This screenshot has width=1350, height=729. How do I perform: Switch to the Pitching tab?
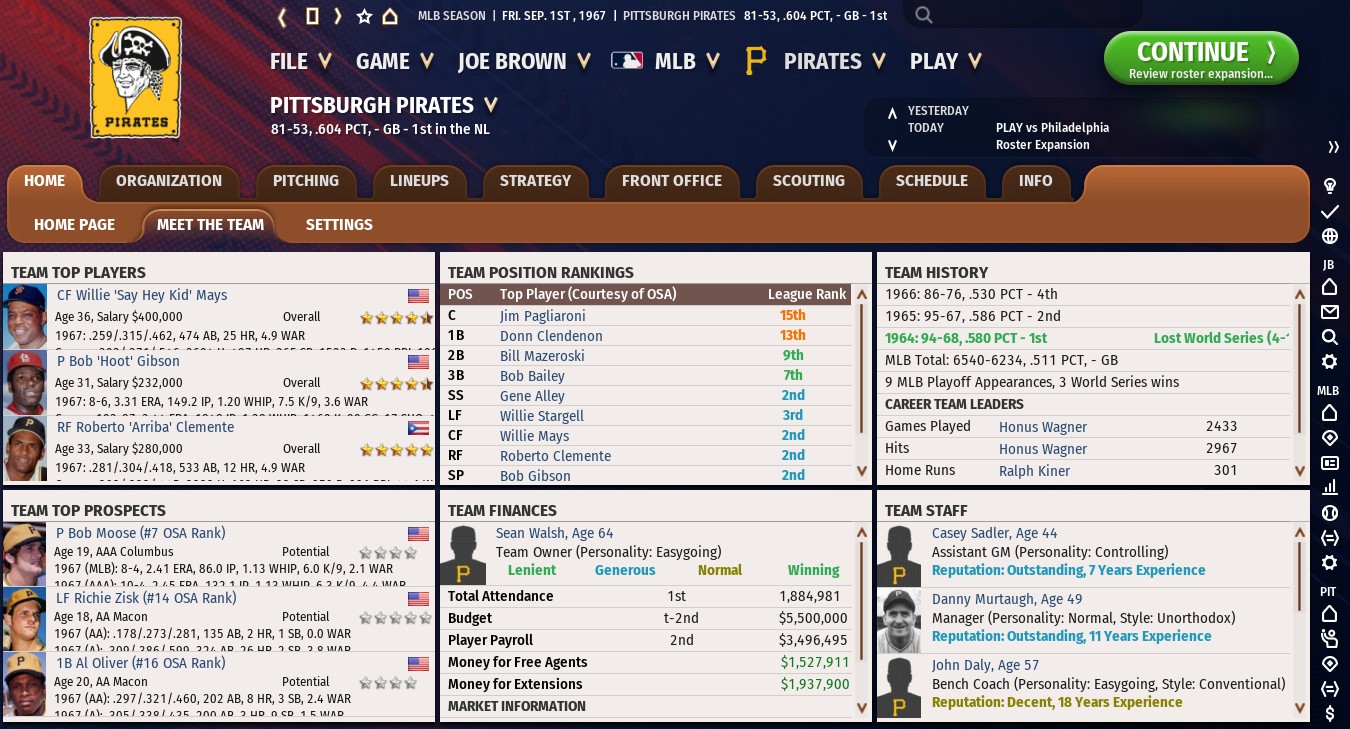pos(306,181)
